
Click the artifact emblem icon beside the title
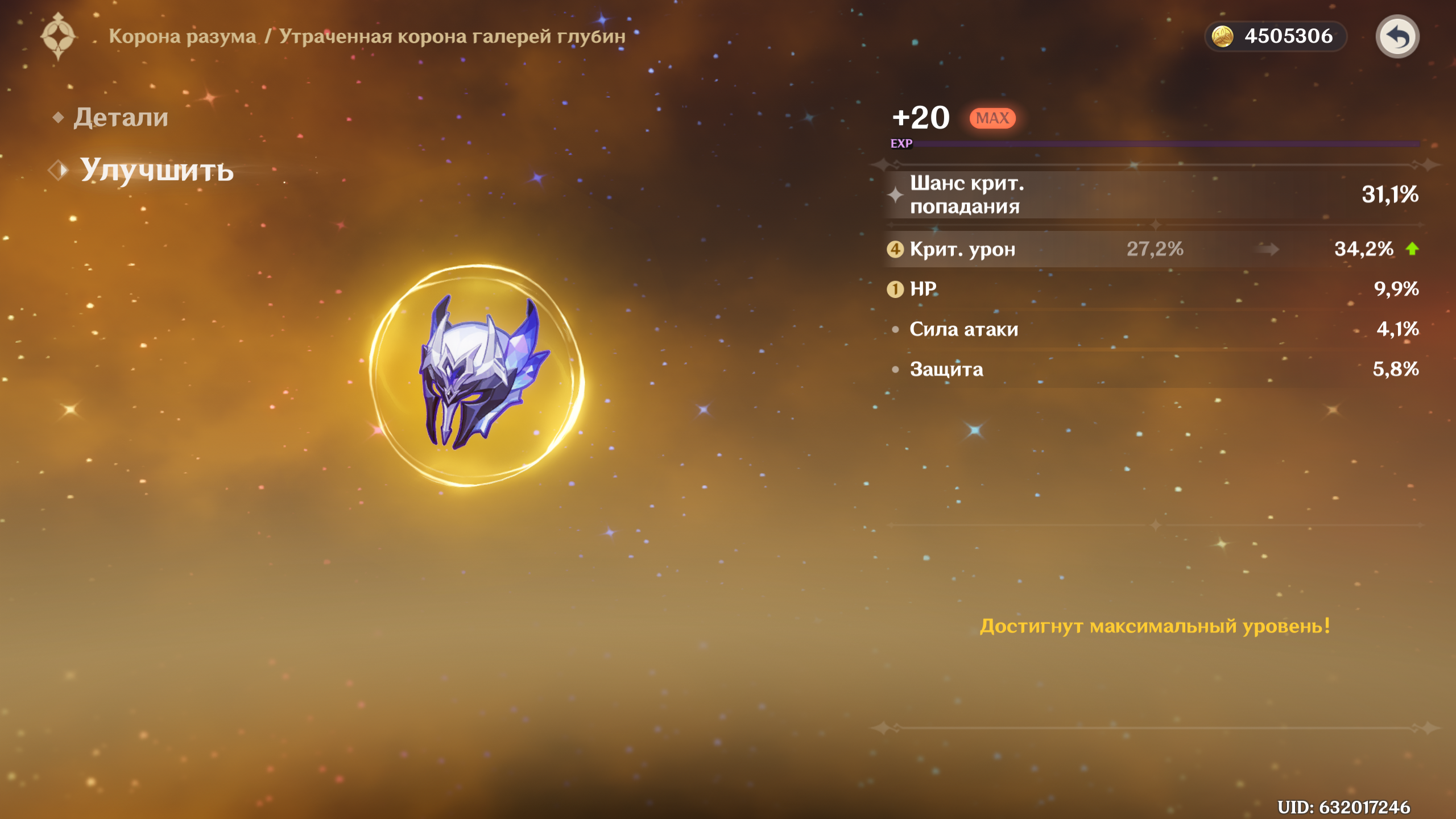(x=58, y=36)
